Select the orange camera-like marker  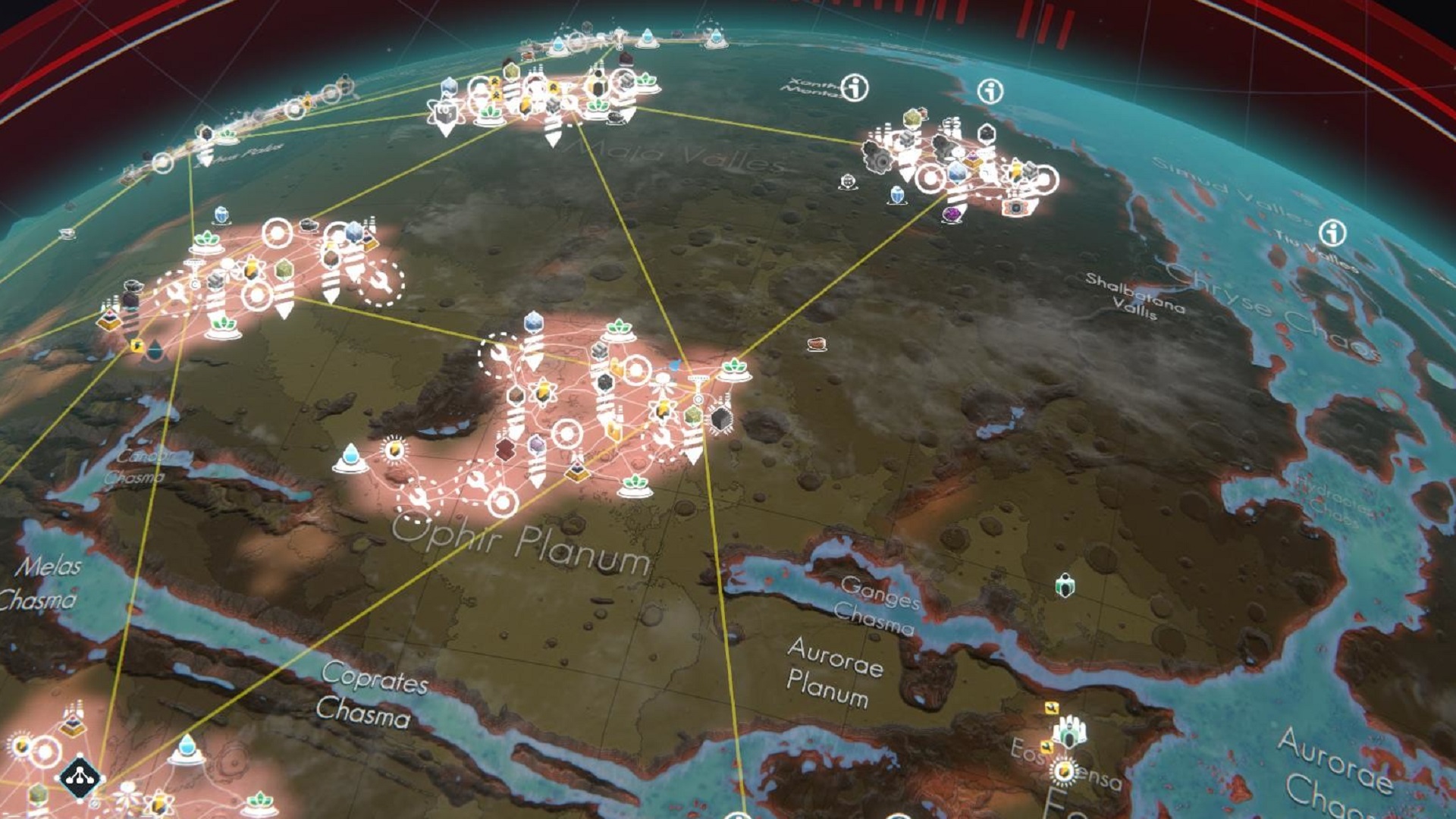[x=1015, y=206]
